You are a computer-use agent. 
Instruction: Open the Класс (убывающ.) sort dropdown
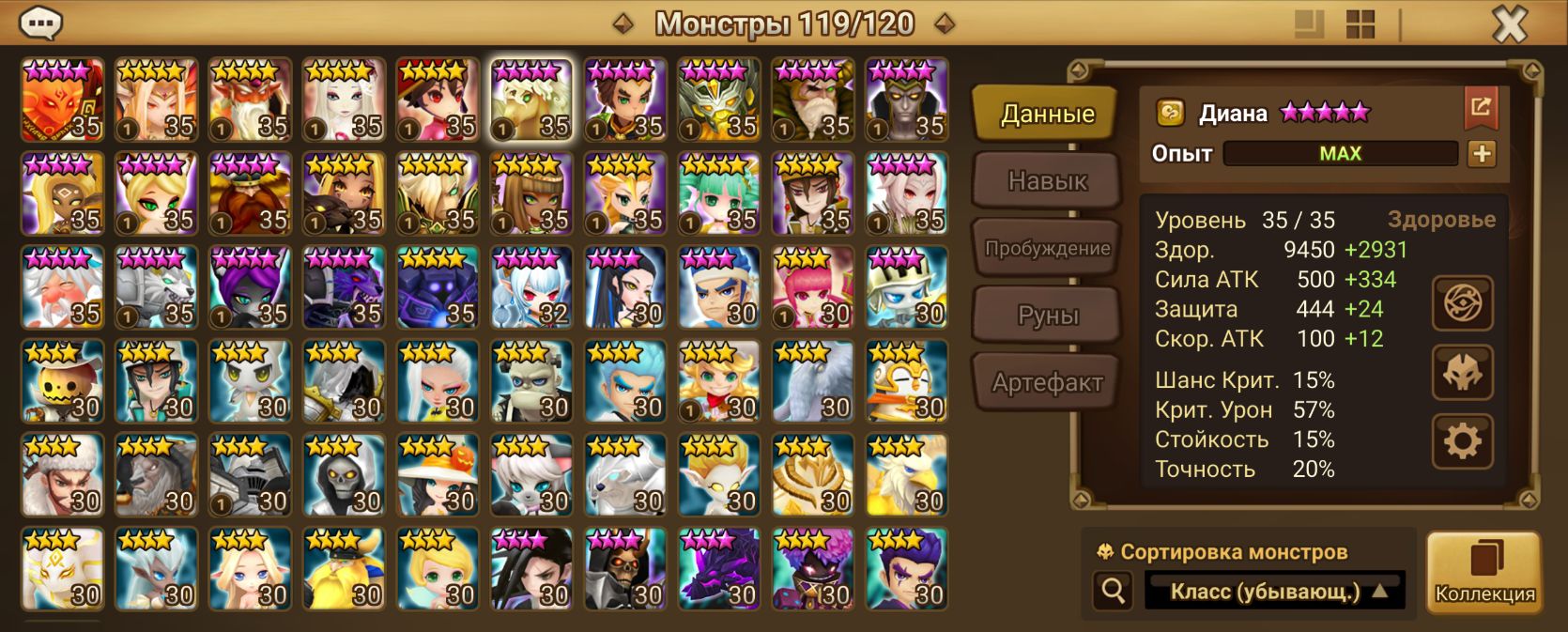point(1275,592)
